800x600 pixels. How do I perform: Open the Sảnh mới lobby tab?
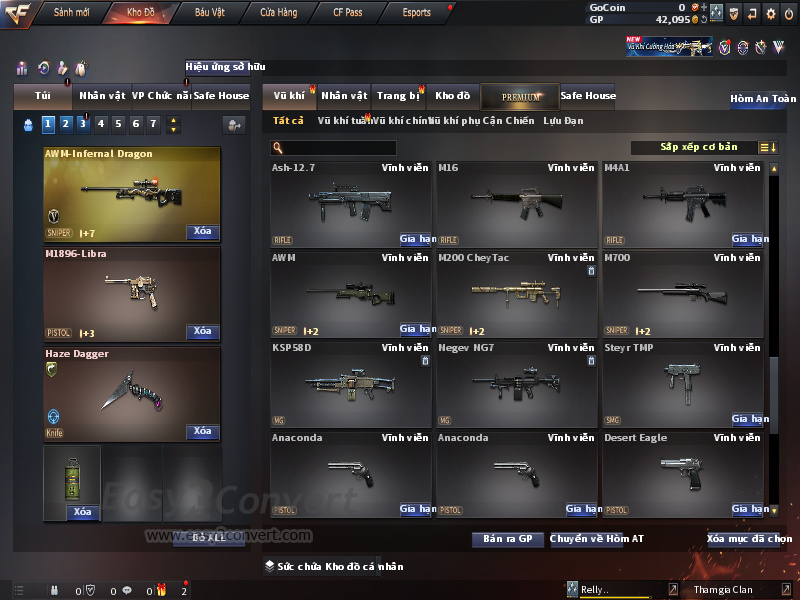(x=71, y=13)
